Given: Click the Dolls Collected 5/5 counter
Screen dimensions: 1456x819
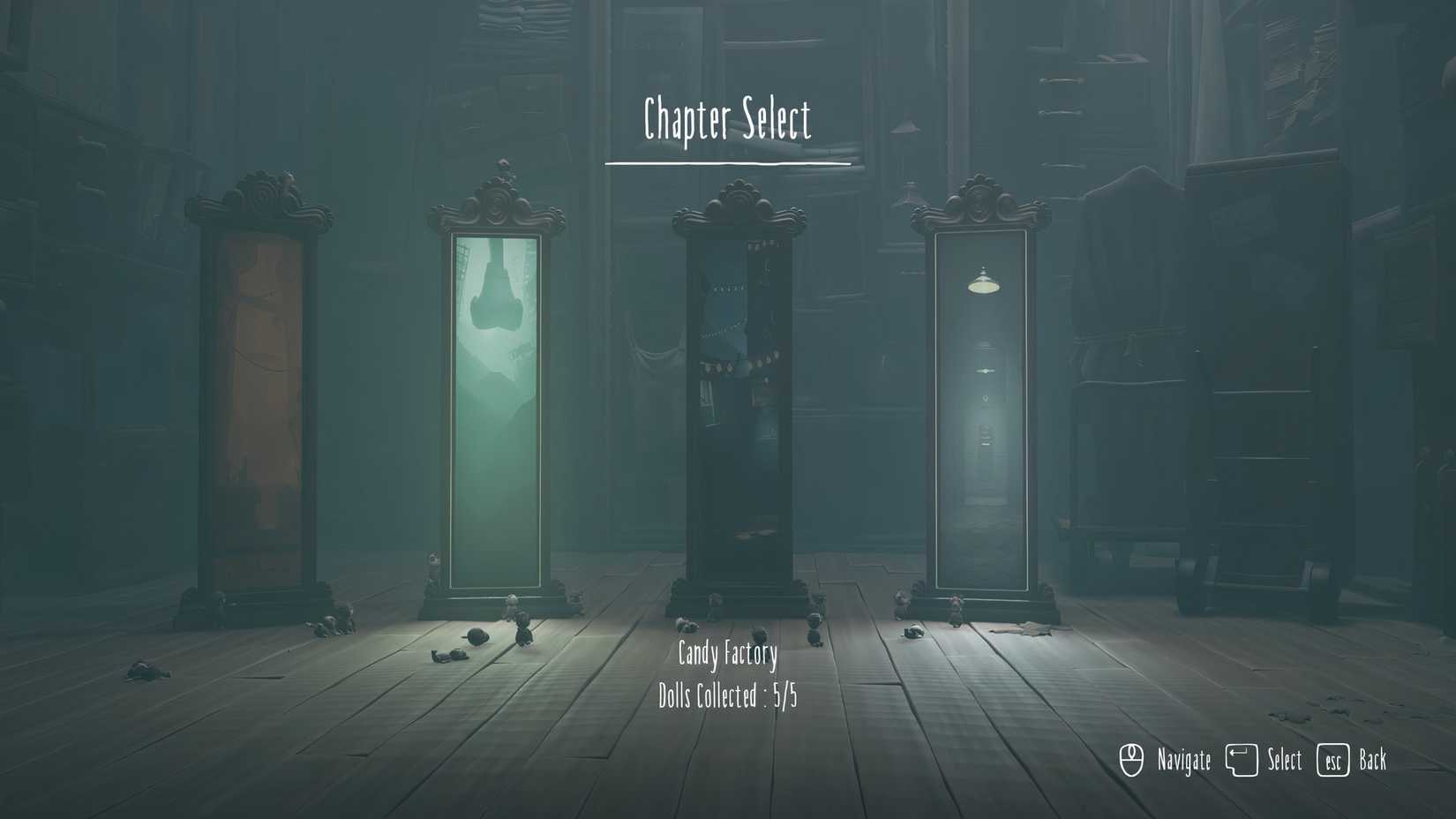Looking at the screenshot, I should click(729, 695).
